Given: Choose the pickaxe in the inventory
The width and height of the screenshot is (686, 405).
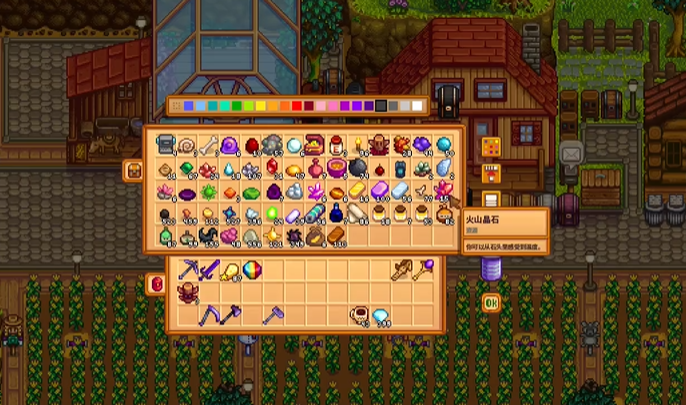Looking at the screenshot, I should [x=188, y=269].
